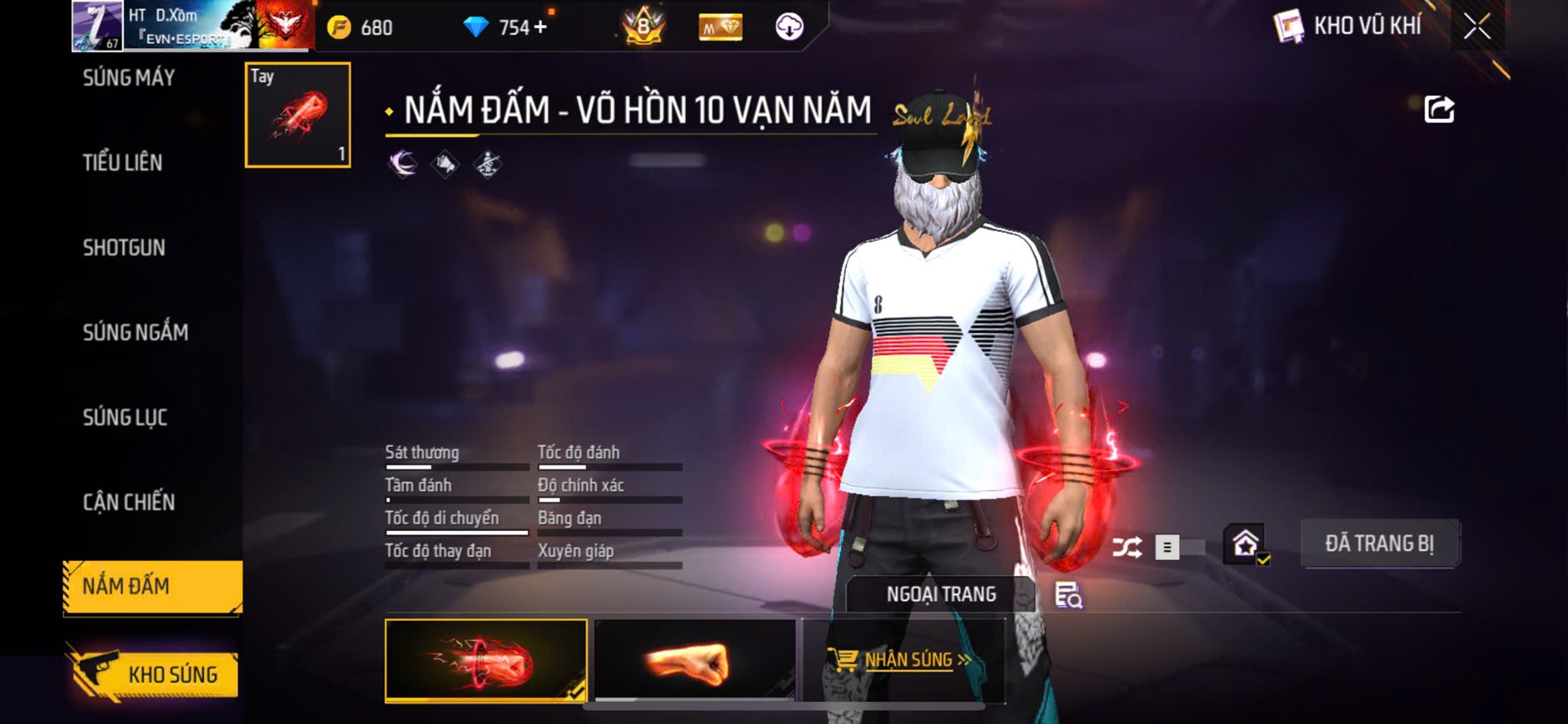Switch to CẬN CHIẾN weapons
This screenshot has height=724, width=1568.
[x=129, y=503]
